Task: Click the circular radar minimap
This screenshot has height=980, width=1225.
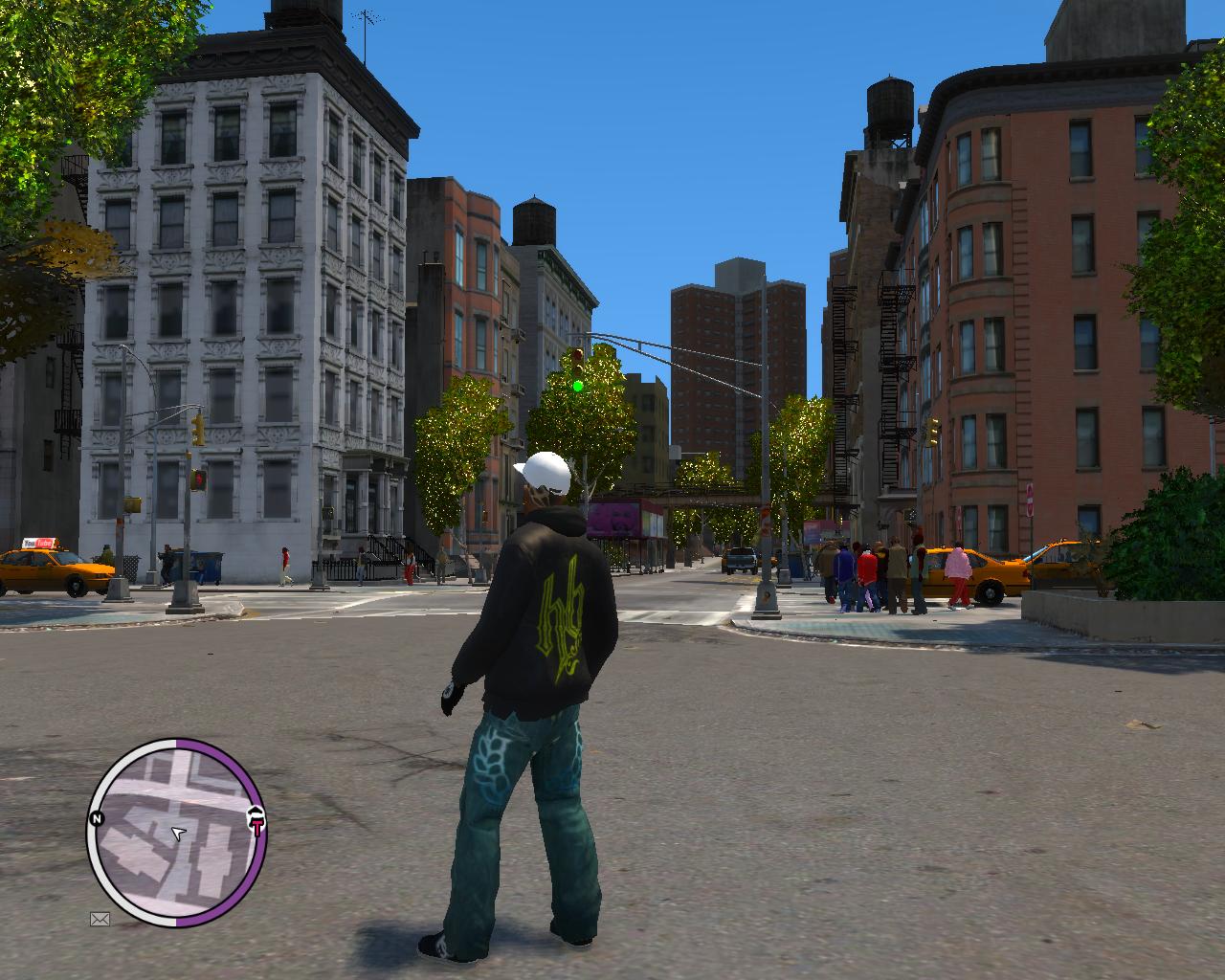Action: point(176,833)
